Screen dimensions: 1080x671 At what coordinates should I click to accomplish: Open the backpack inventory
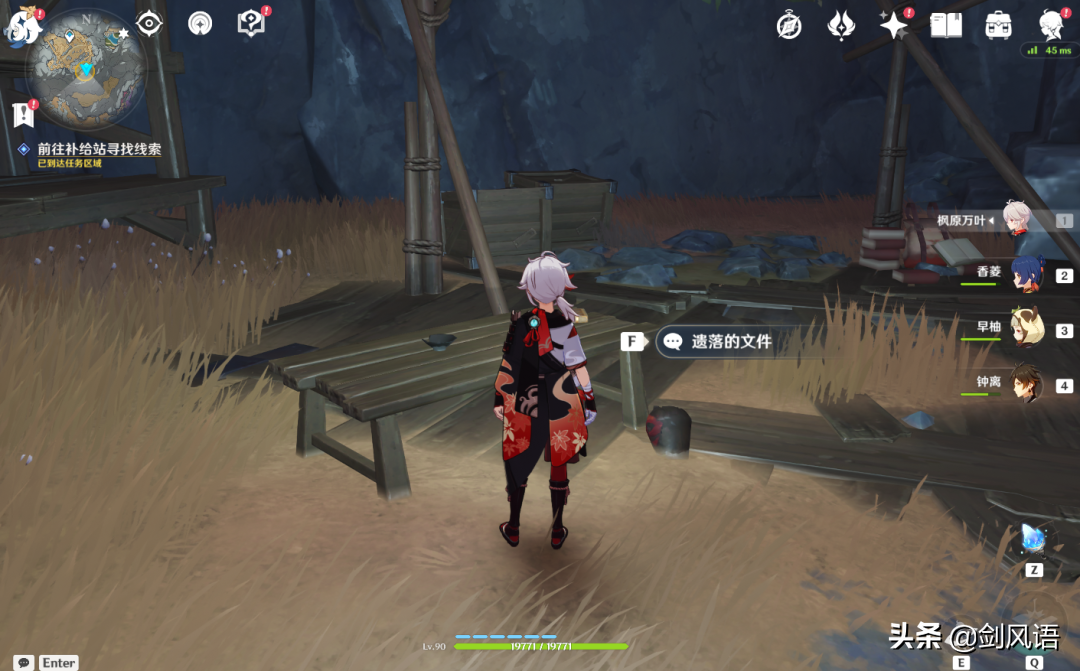pos(998,26)
